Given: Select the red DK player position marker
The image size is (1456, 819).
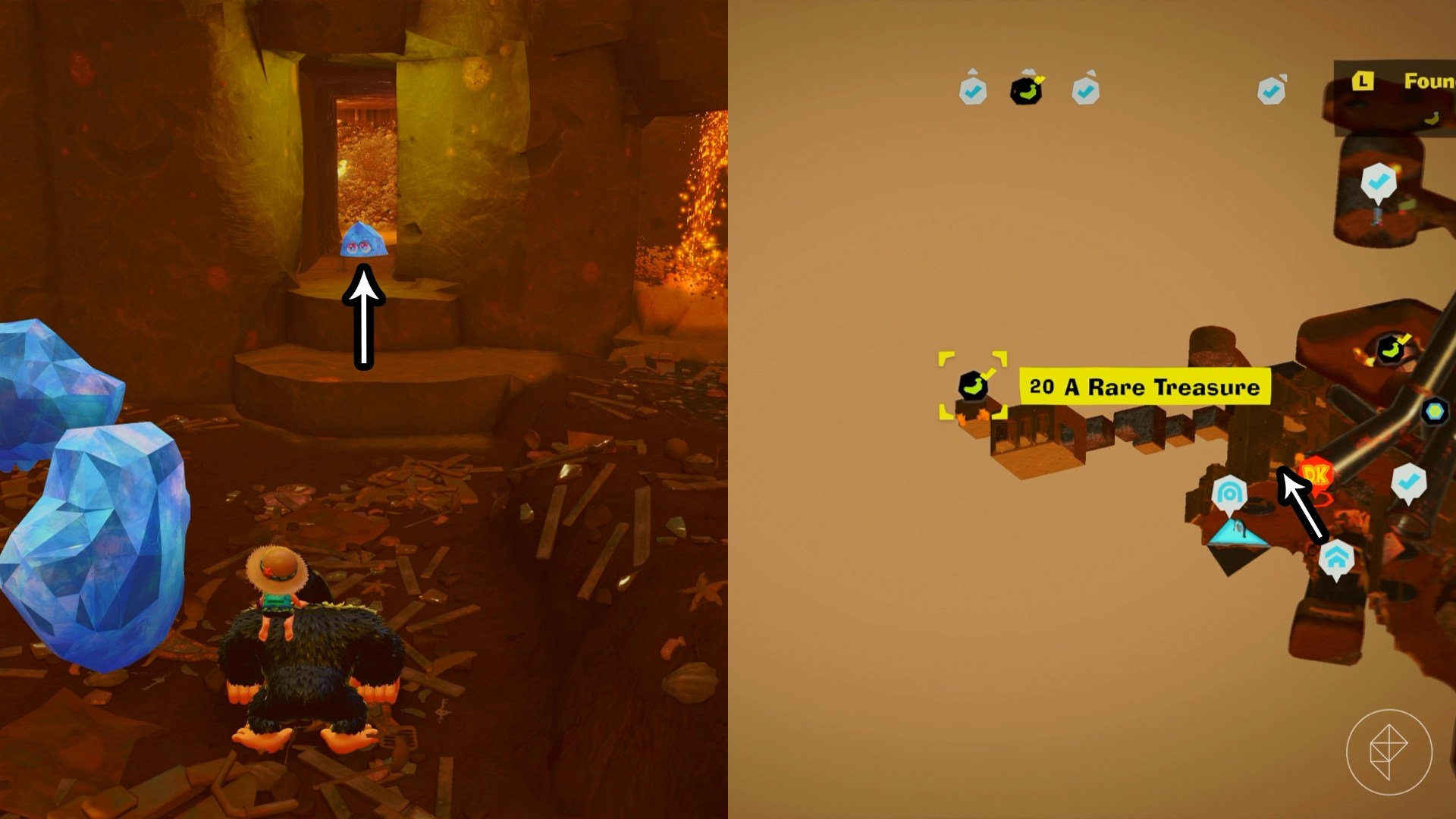Looking at the screenshot, I should [x=1316, y=476].
